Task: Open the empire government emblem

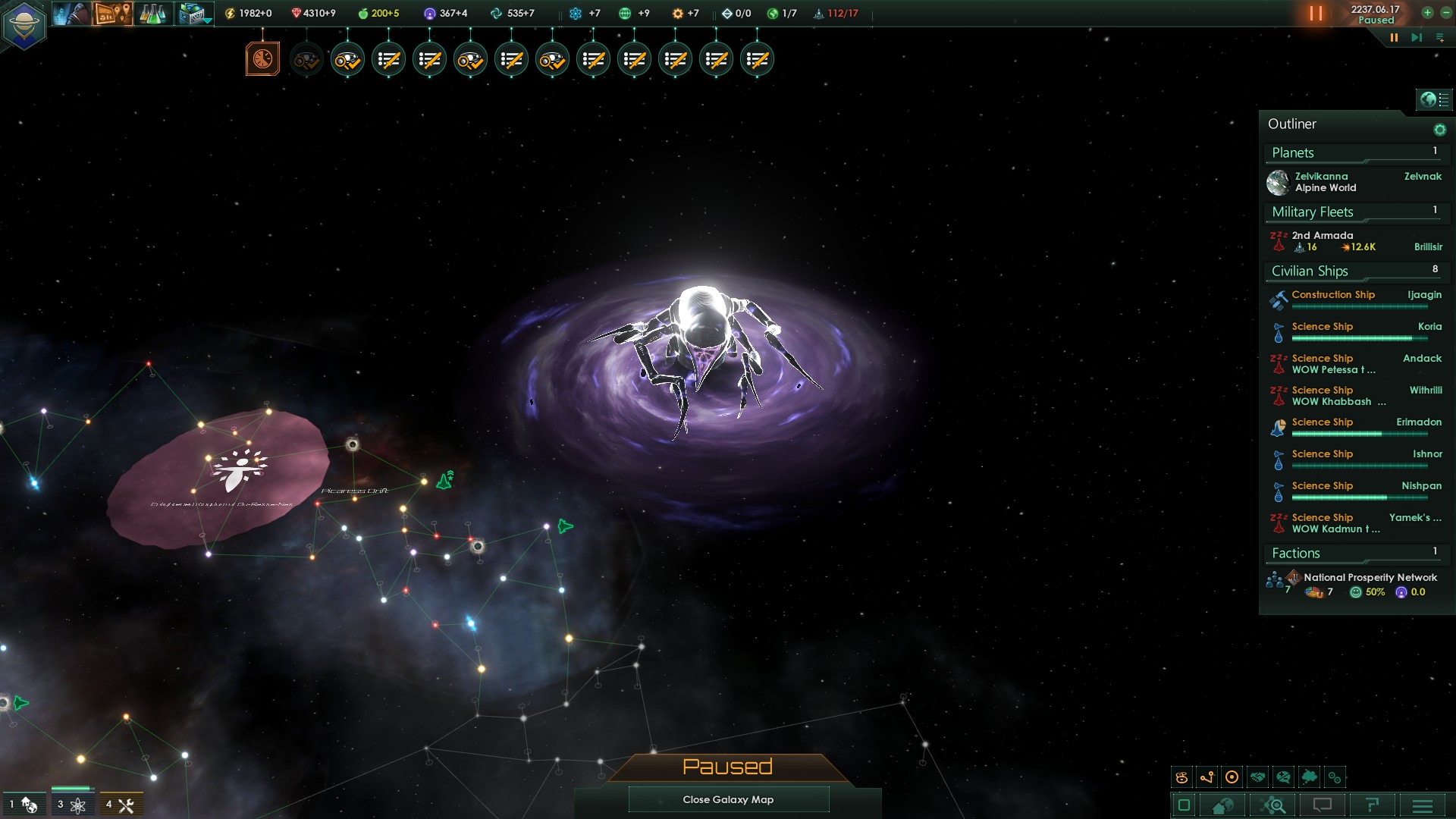Action: [24, 25]
